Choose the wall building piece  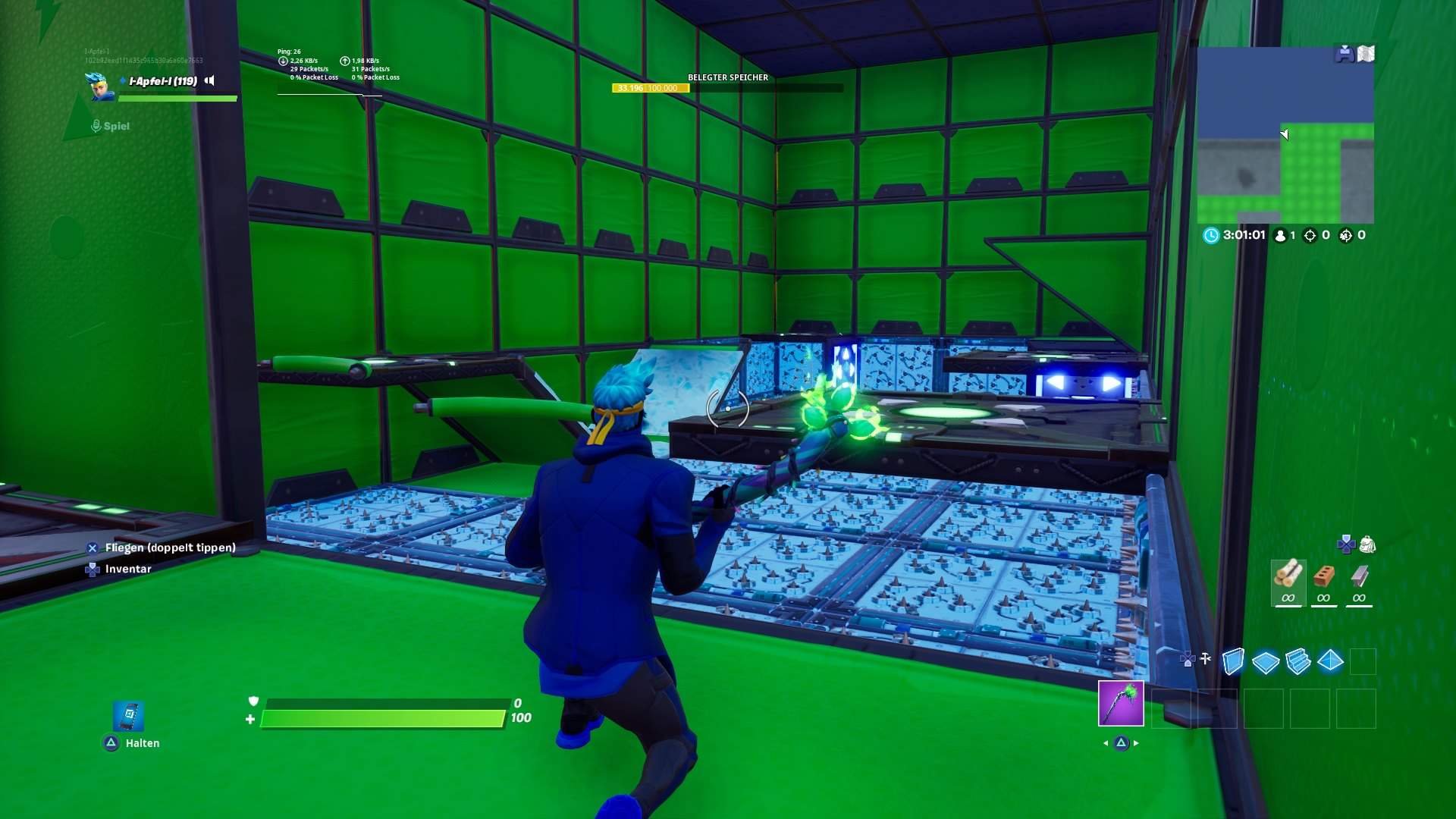point(1234,661)
